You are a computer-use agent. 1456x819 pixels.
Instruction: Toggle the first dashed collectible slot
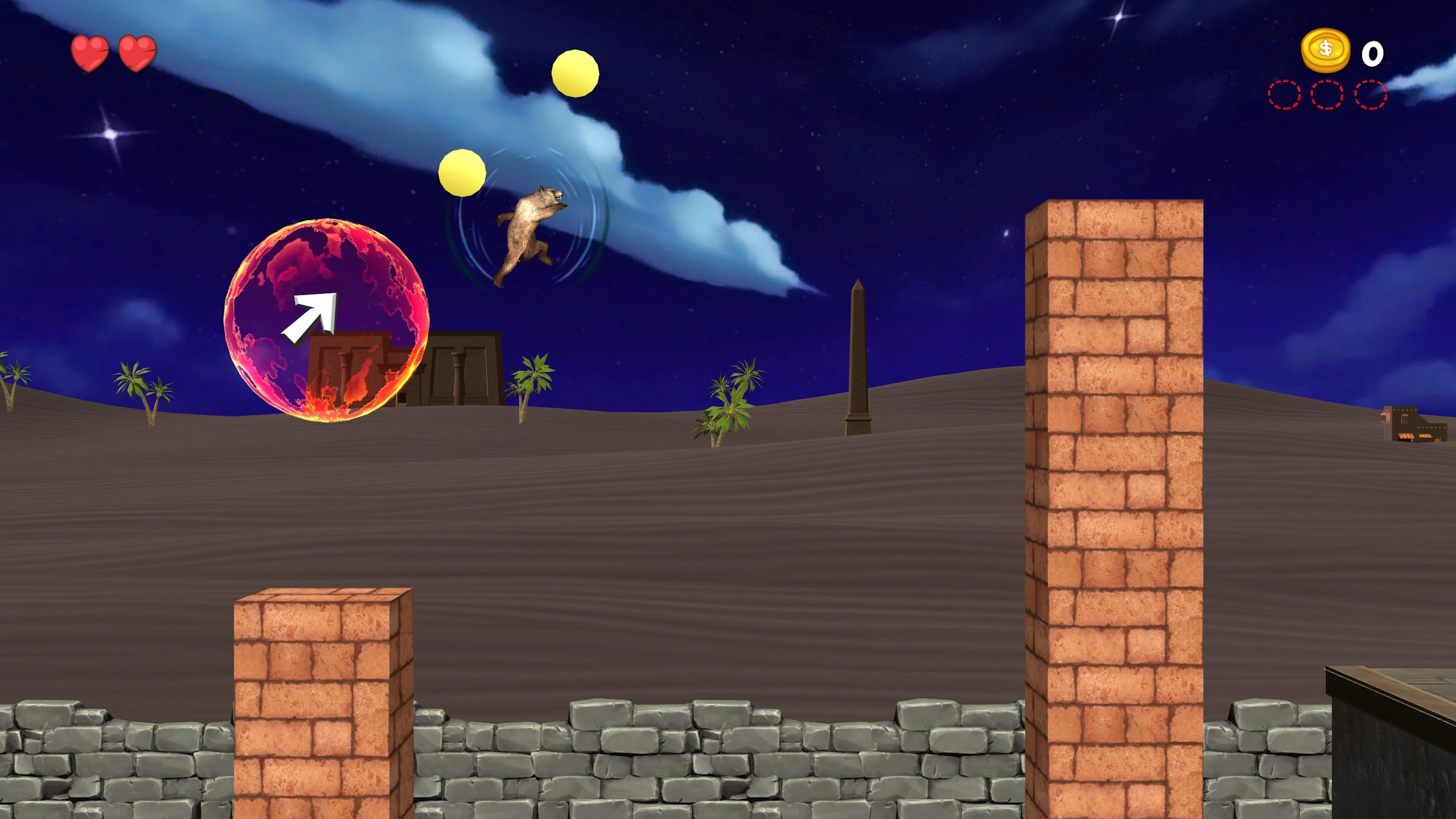coord(1285,94)
